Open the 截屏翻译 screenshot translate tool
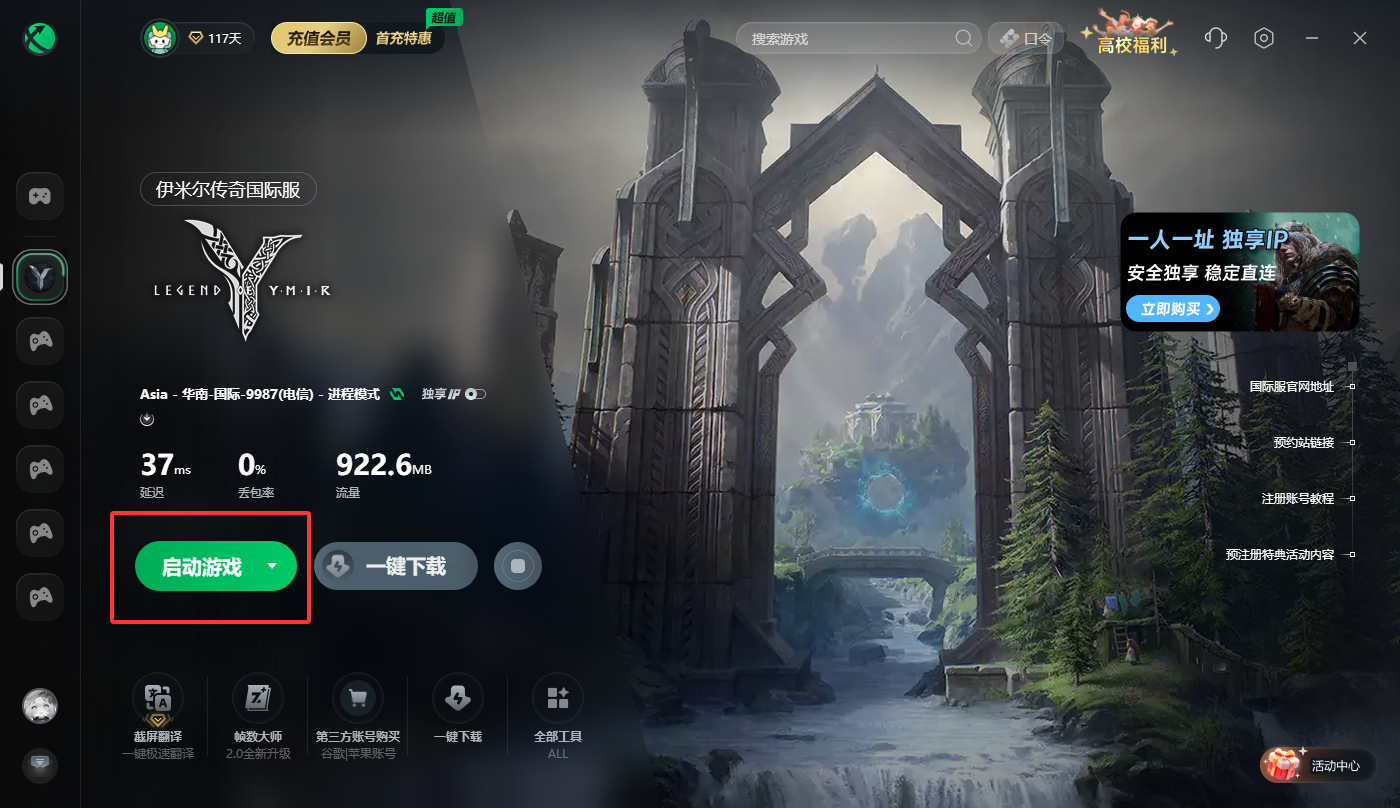The height and width of the screenshot is (808, 1400). (158, 698)
